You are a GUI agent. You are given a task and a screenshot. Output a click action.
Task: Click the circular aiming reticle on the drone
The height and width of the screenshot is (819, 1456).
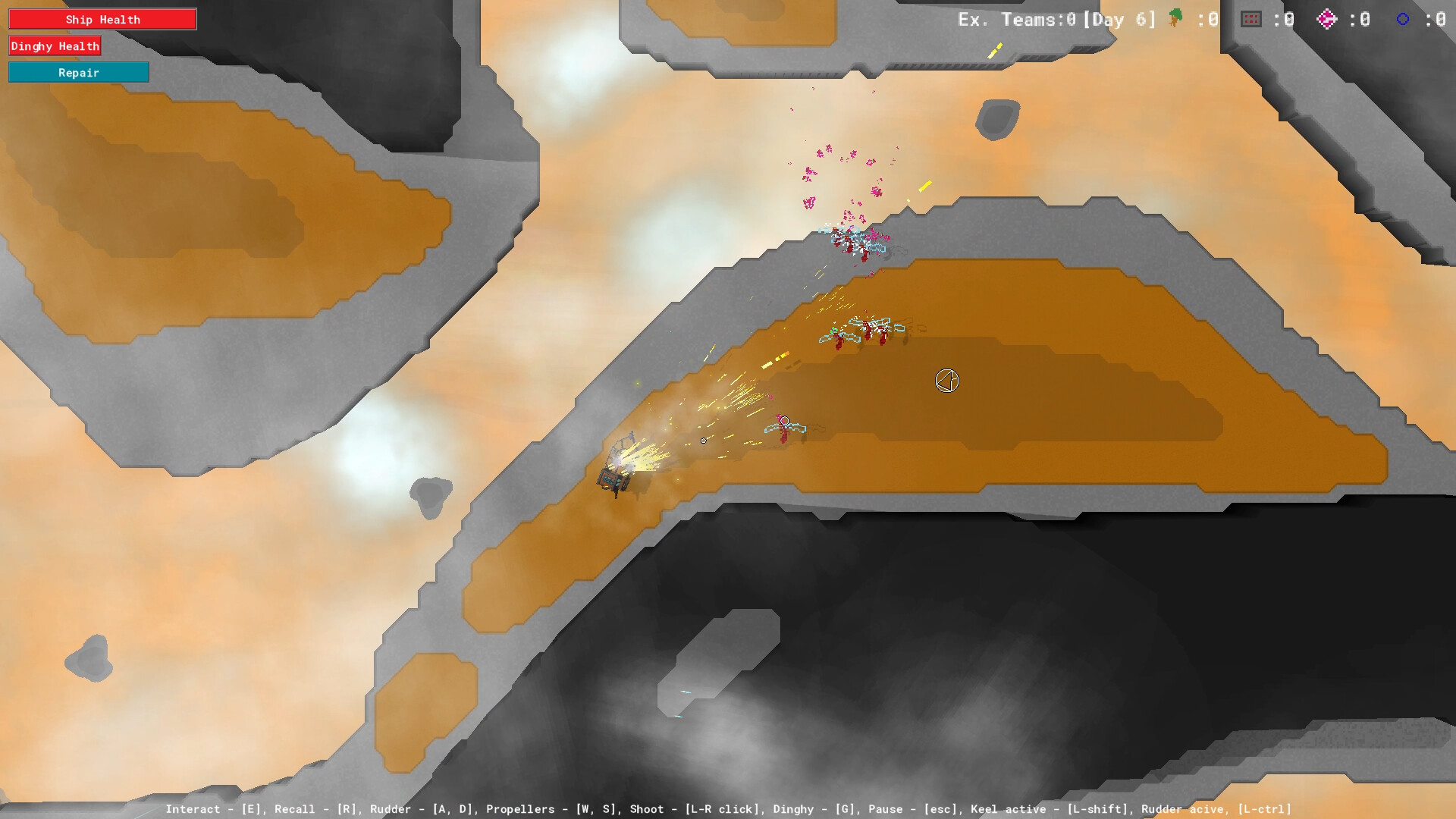click(783, 420)
